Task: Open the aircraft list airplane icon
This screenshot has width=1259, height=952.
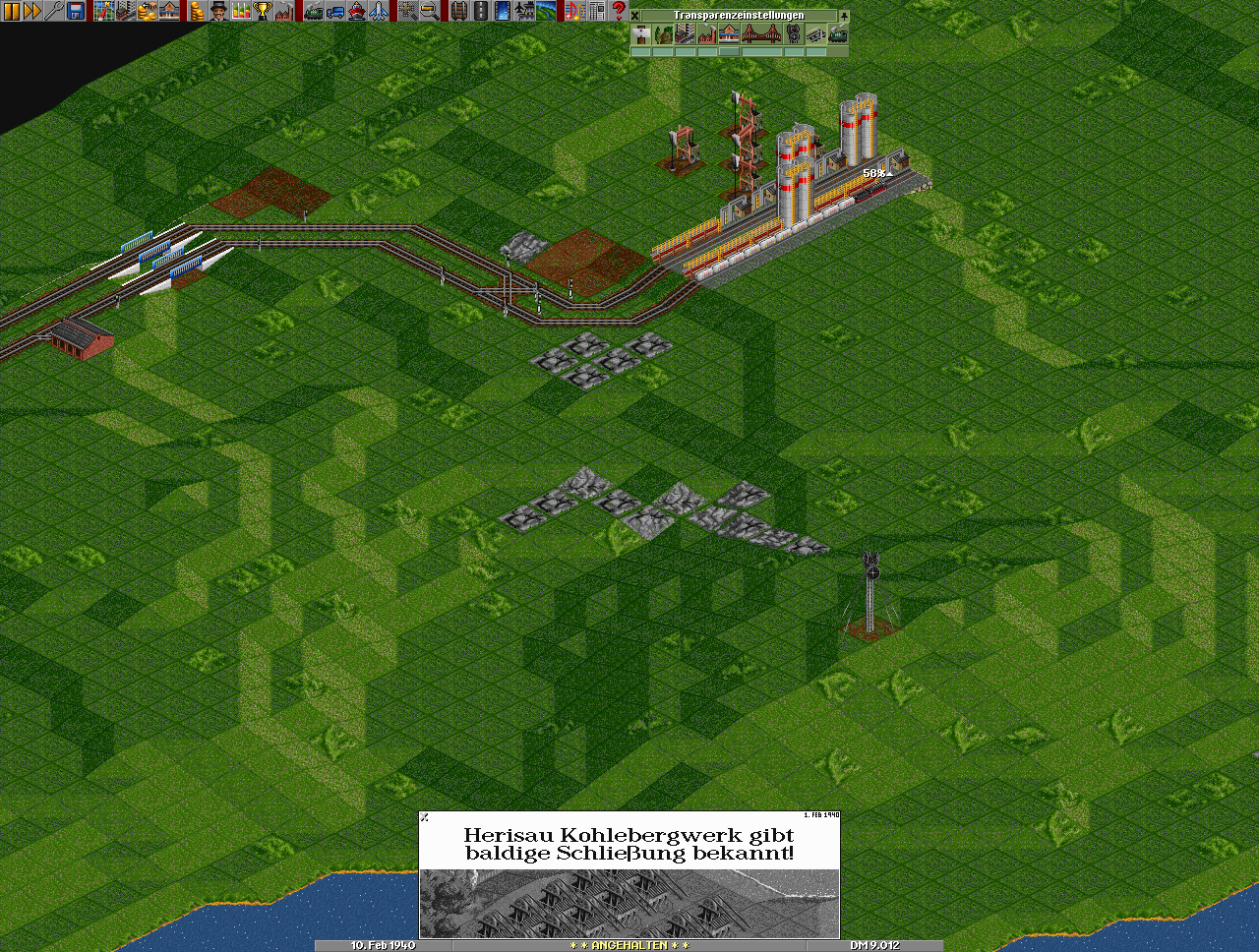Action: pyautogui.click(x=379, y=11)
